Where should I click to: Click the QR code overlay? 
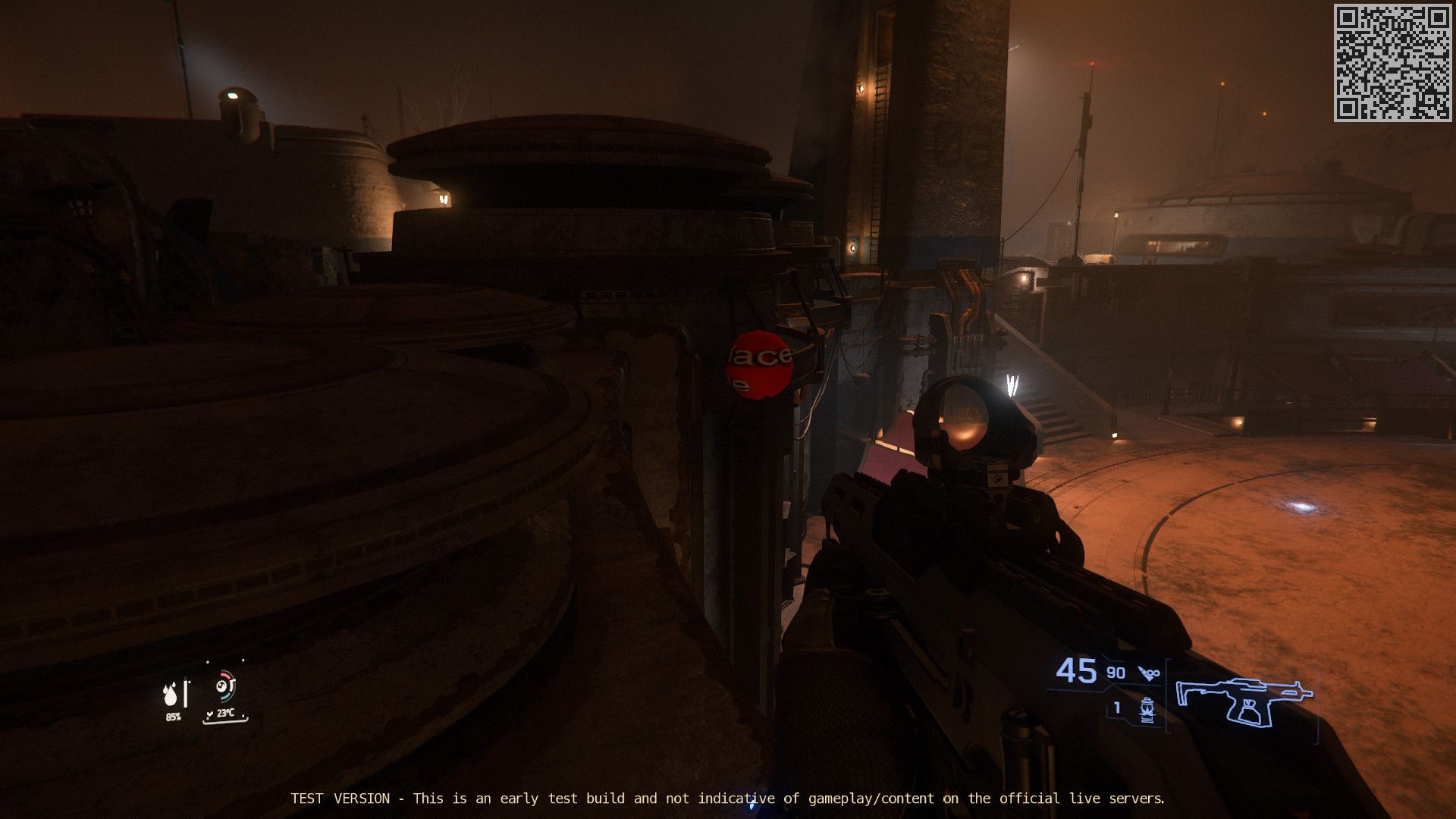(x=1392, y=63)
